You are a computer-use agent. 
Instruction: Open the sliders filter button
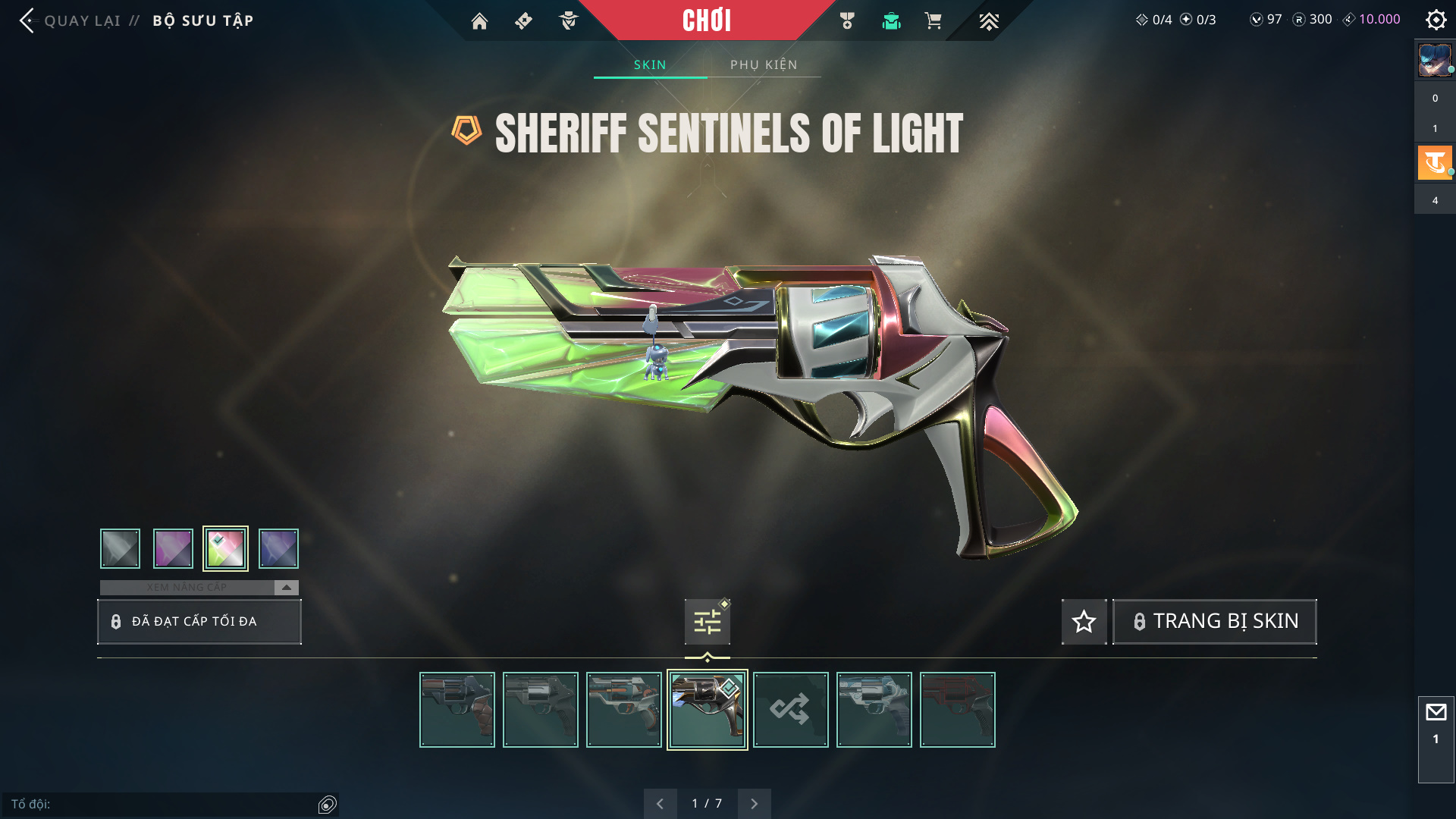point(707,622)
